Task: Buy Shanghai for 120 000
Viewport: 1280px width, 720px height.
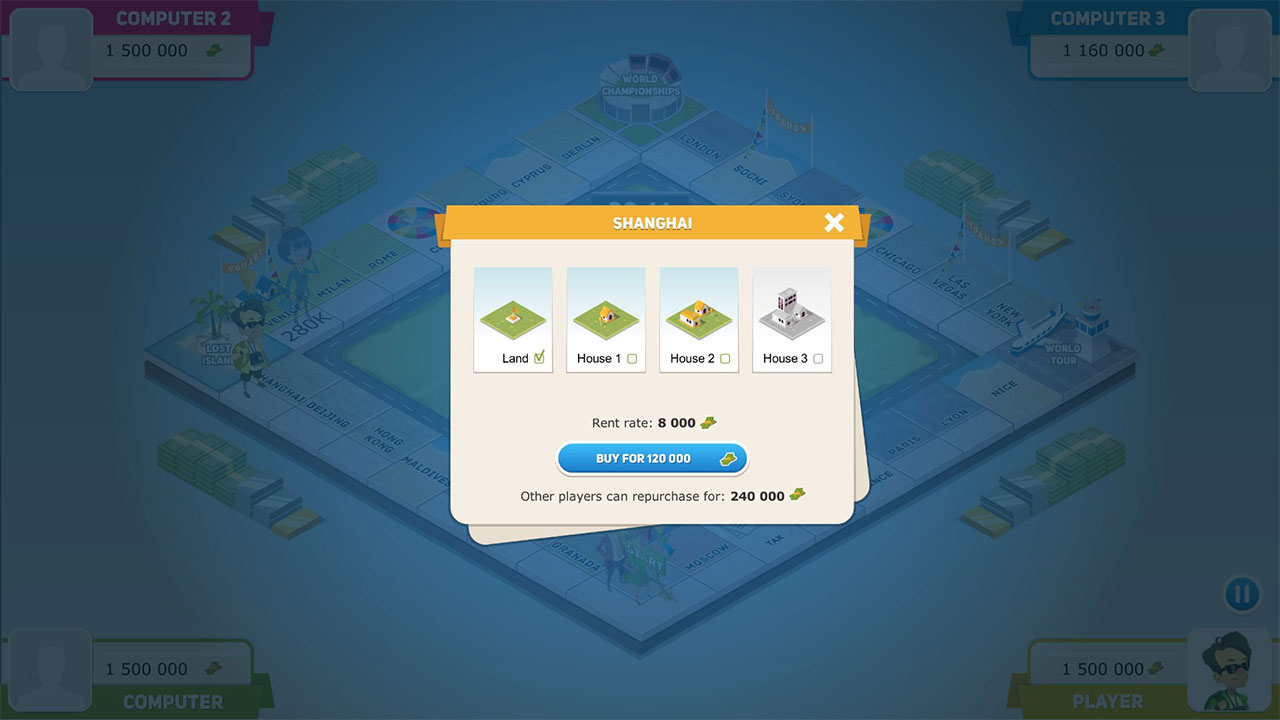Action: 651,459
